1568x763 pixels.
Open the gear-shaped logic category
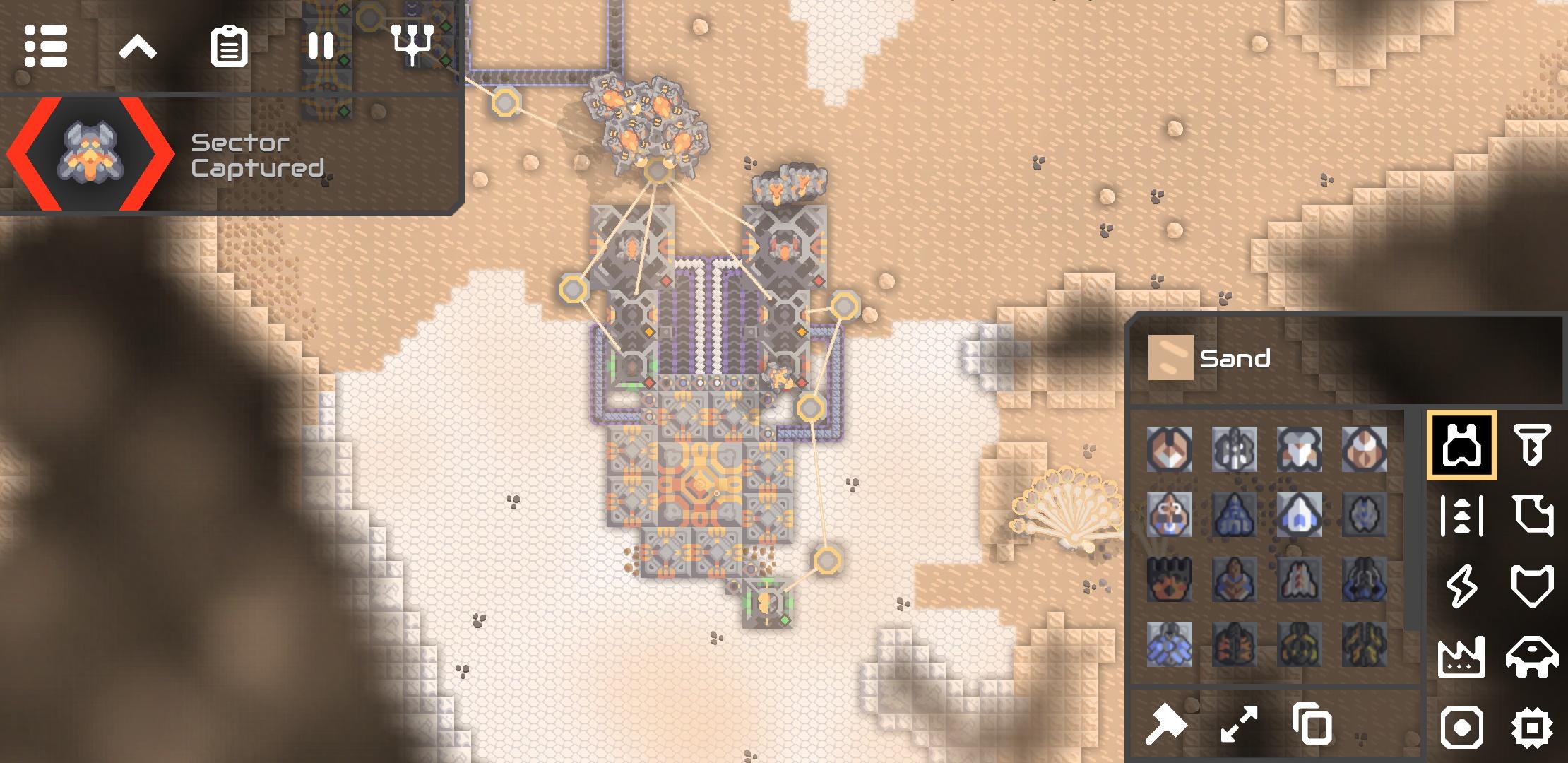coord(1531,728)
